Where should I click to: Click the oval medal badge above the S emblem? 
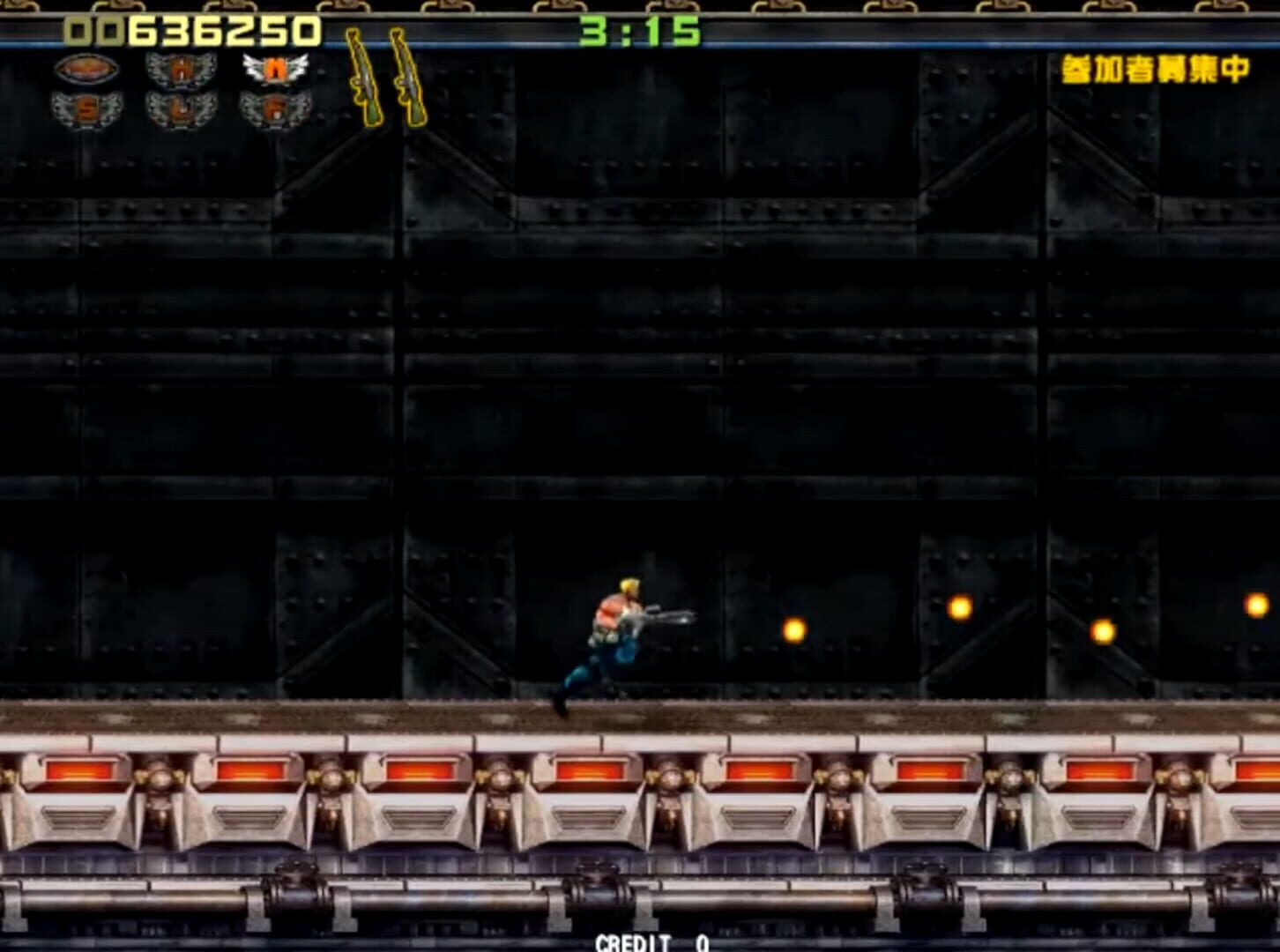pos(87,71)
